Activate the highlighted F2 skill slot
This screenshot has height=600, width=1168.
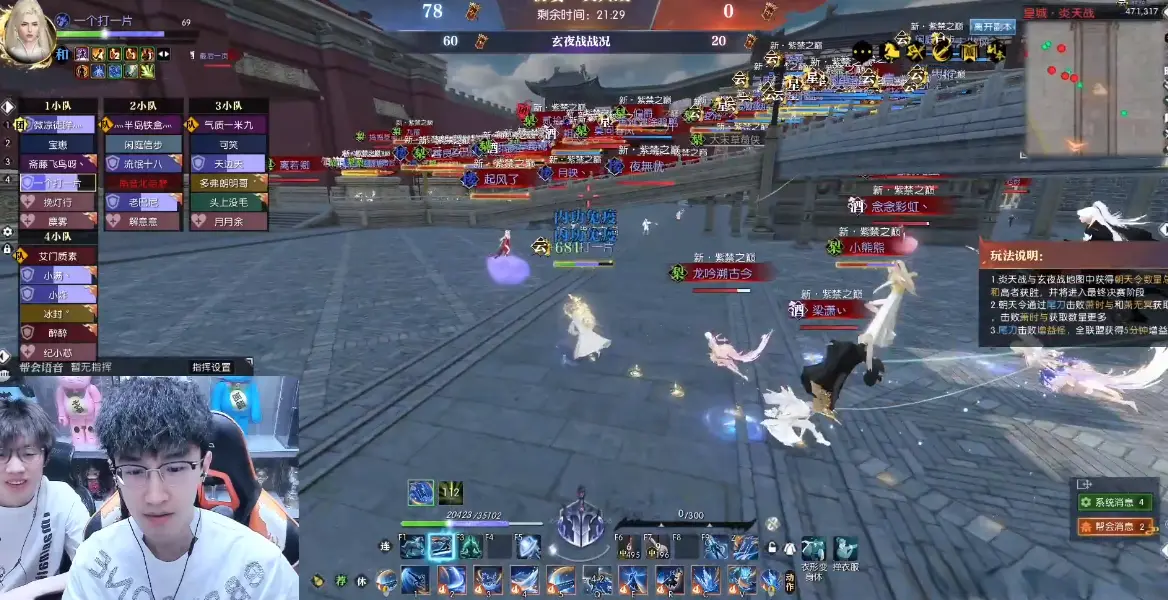point(441,547)
